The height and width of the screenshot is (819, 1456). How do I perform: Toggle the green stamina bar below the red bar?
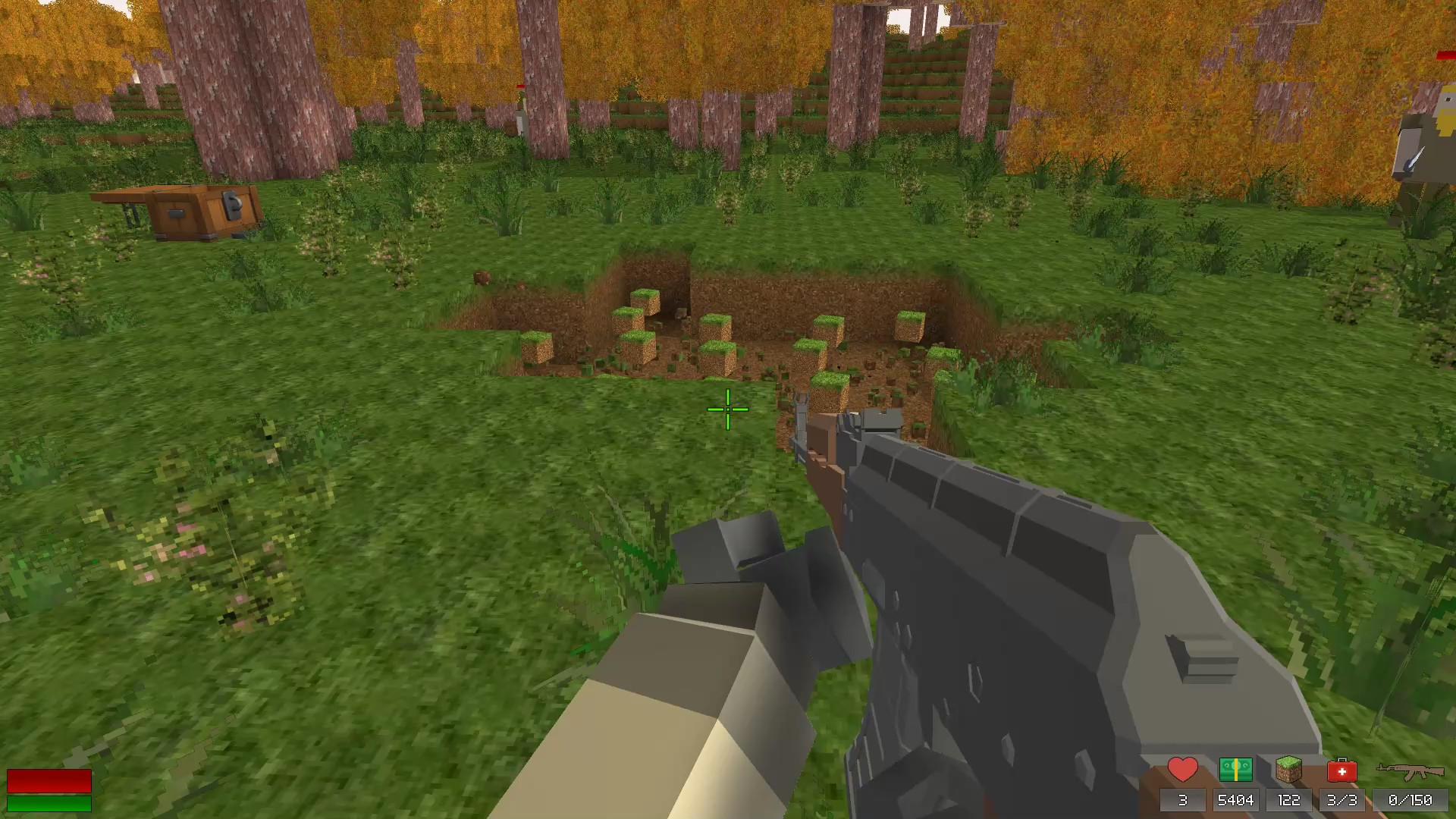(x=49, y=802)
